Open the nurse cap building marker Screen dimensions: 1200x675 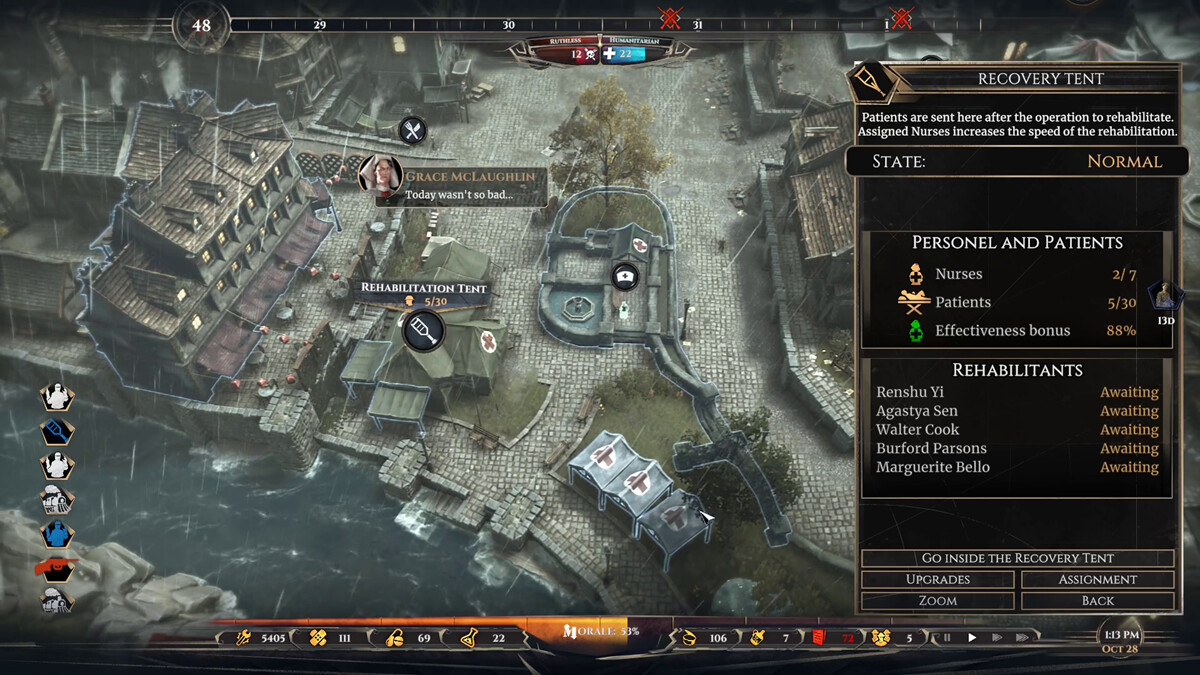click(625, 277)
